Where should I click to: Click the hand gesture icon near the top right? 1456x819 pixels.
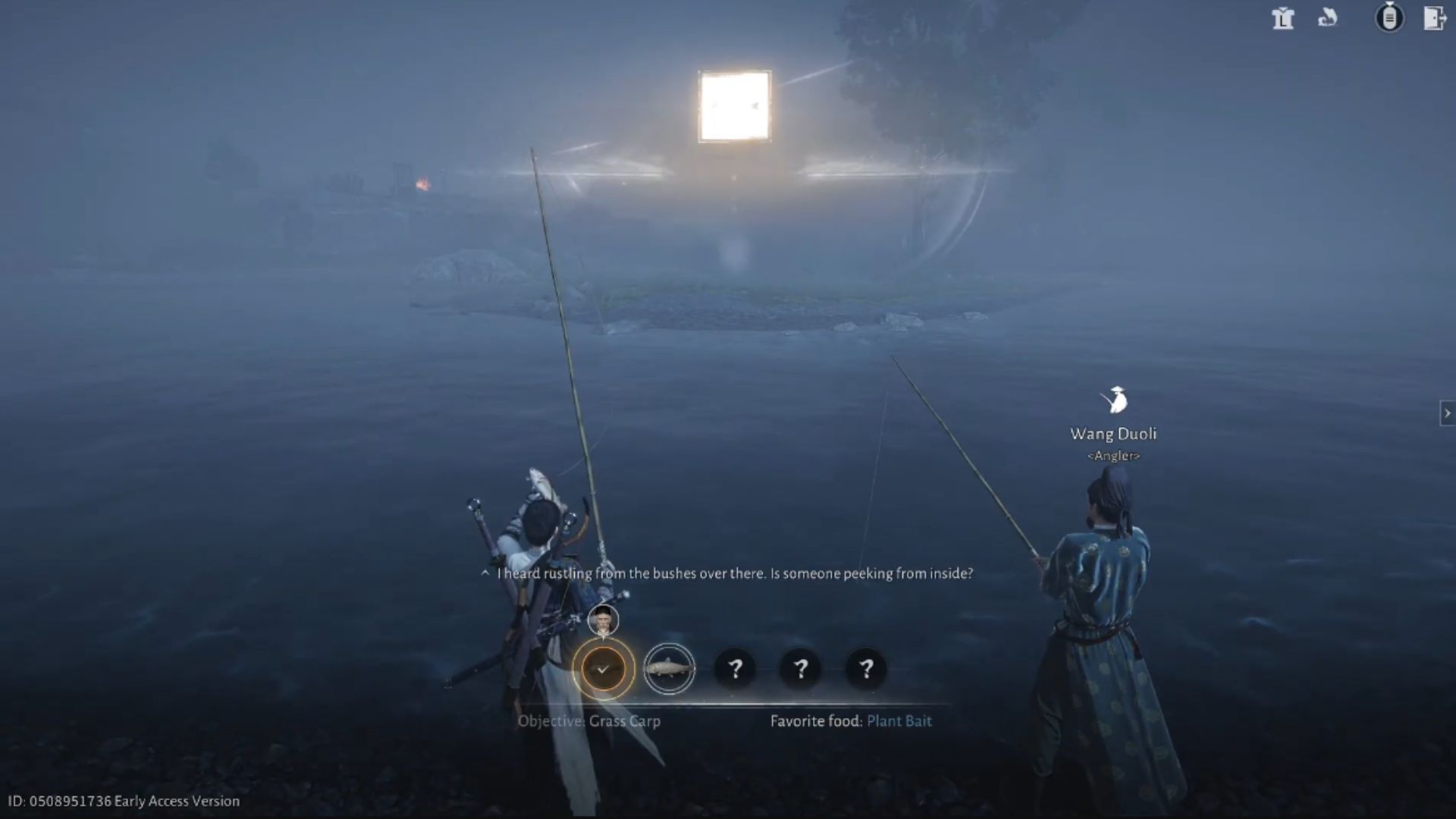[1328, 17]
